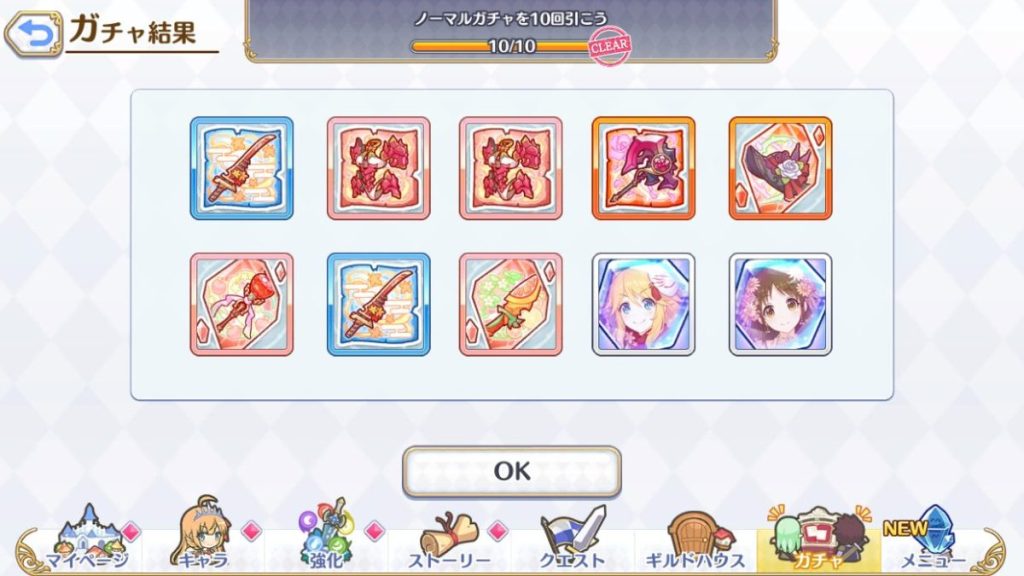Viewport: 1024px width, 576px height.
Task: Select the blonde girl memory piece
Action: (x=643, y=304)
